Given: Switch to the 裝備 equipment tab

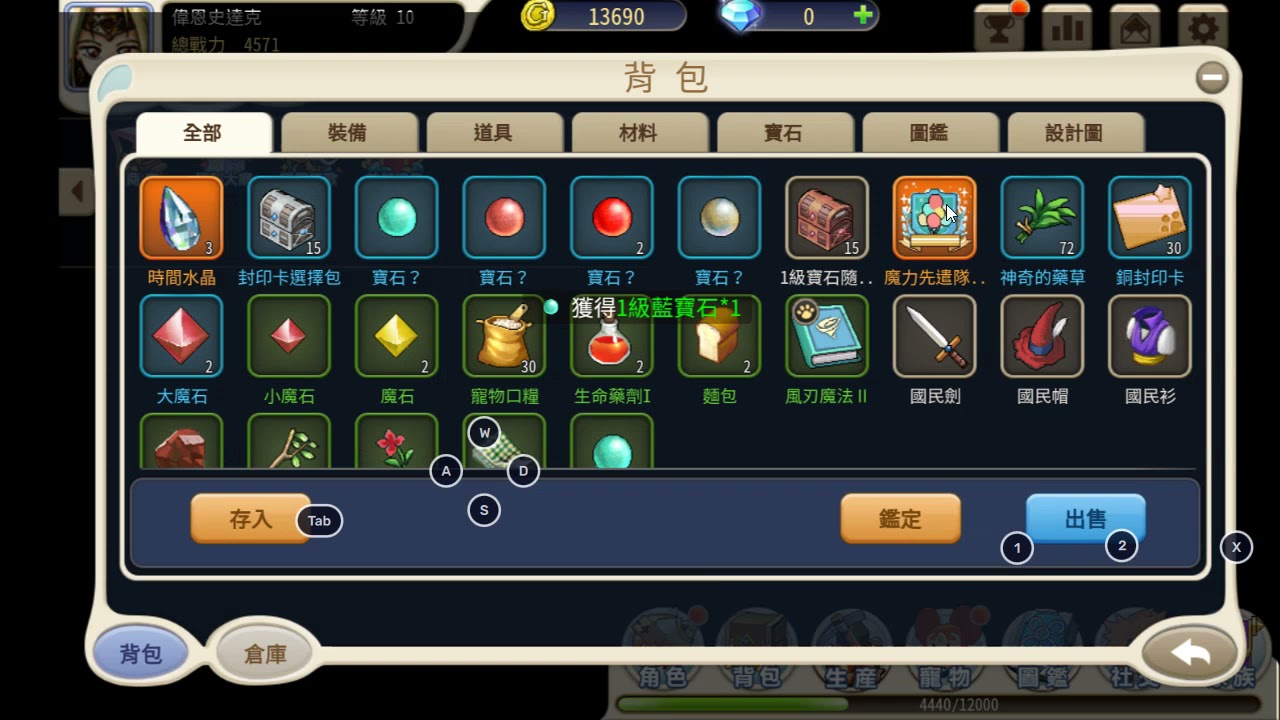Looking at the screenshot, I should point(349,133).
